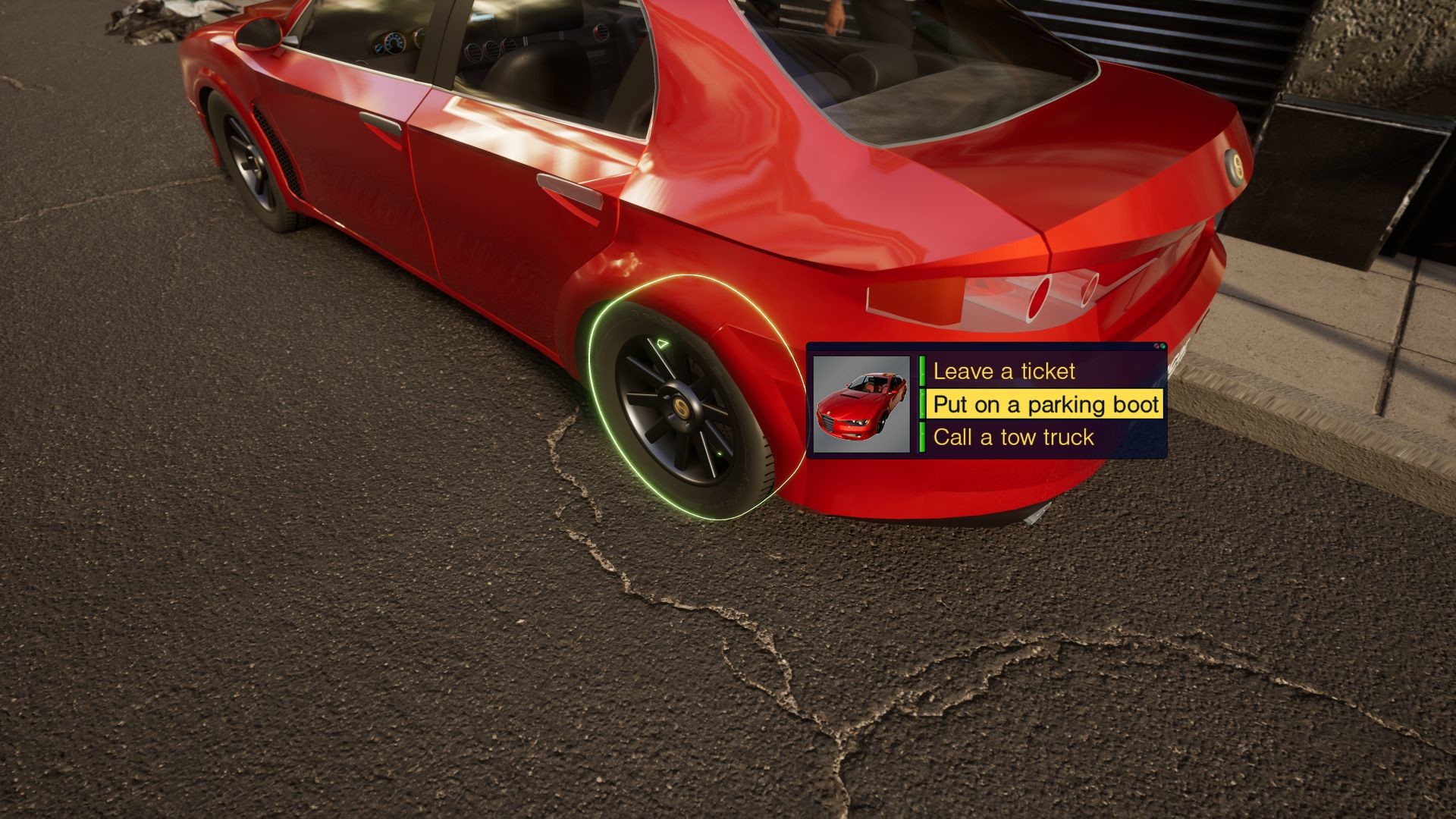Click the red dot icon on the menu header
The width and height of the screenshot is (1456, 819).
pos(1156,346)
